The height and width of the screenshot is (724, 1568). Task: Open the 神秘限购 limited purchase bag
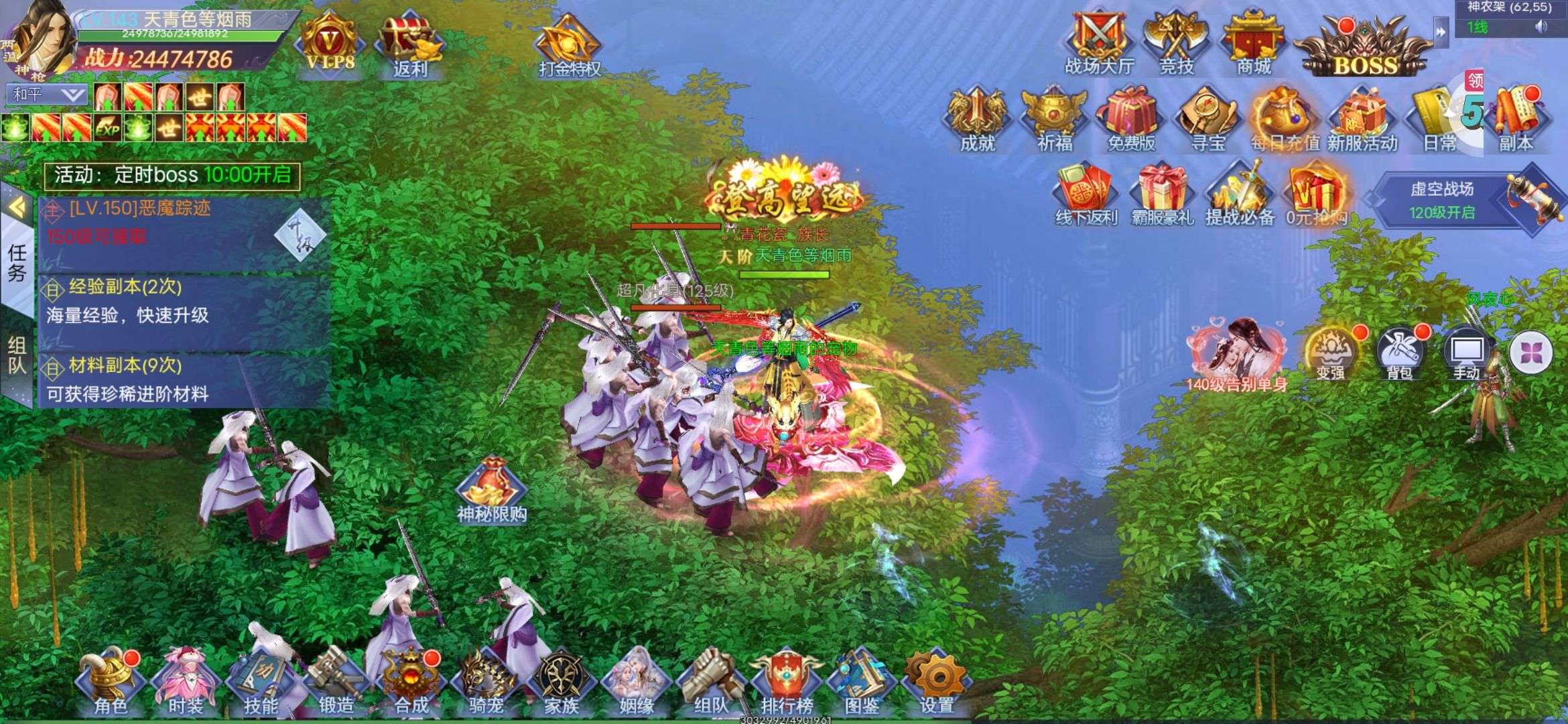coord(492,491)
